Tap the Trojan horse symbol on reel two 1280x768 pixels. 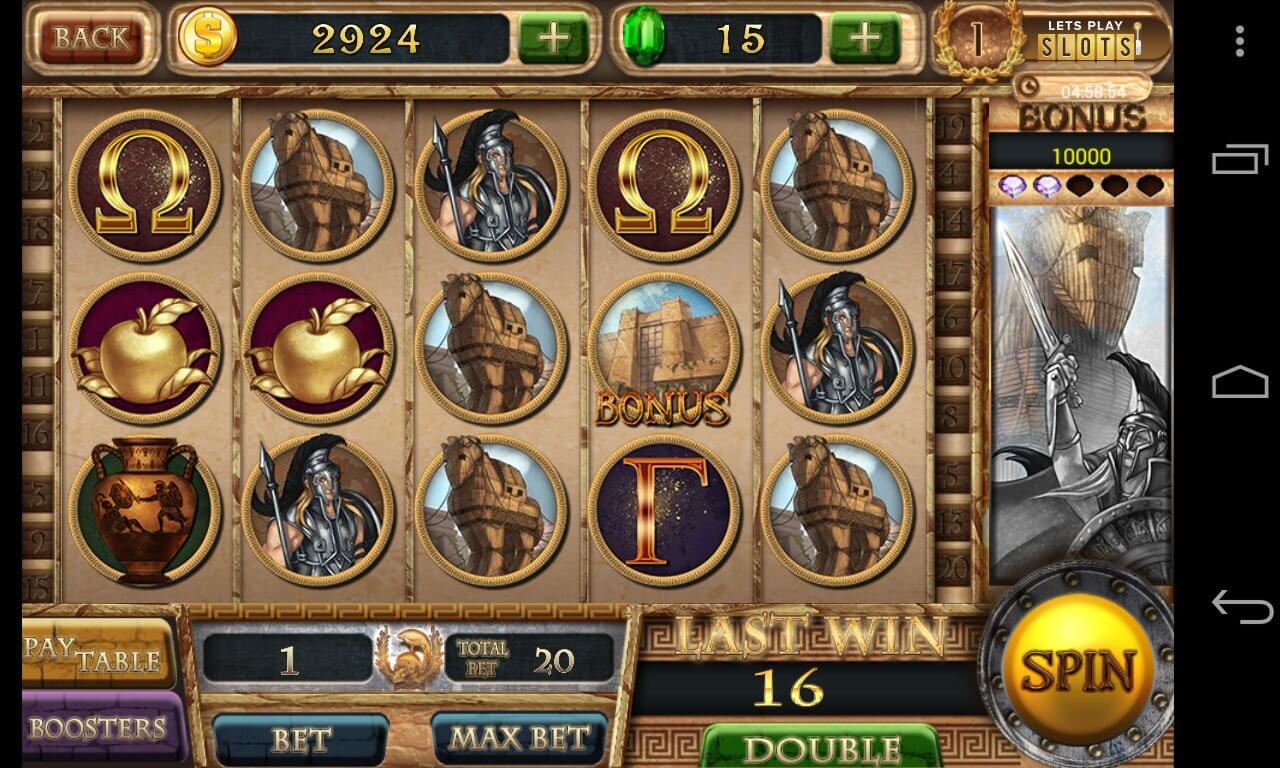[318, 185]
